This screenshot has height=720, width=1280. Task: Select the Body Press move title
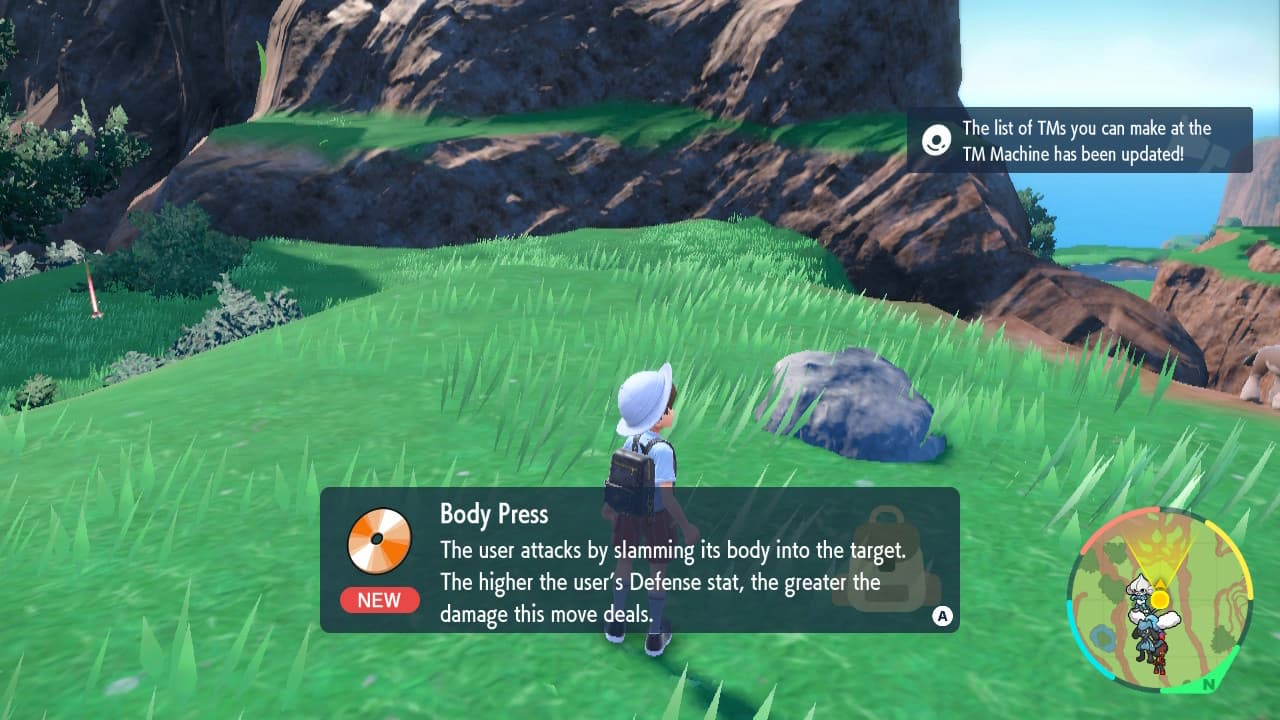pos(494,514)
